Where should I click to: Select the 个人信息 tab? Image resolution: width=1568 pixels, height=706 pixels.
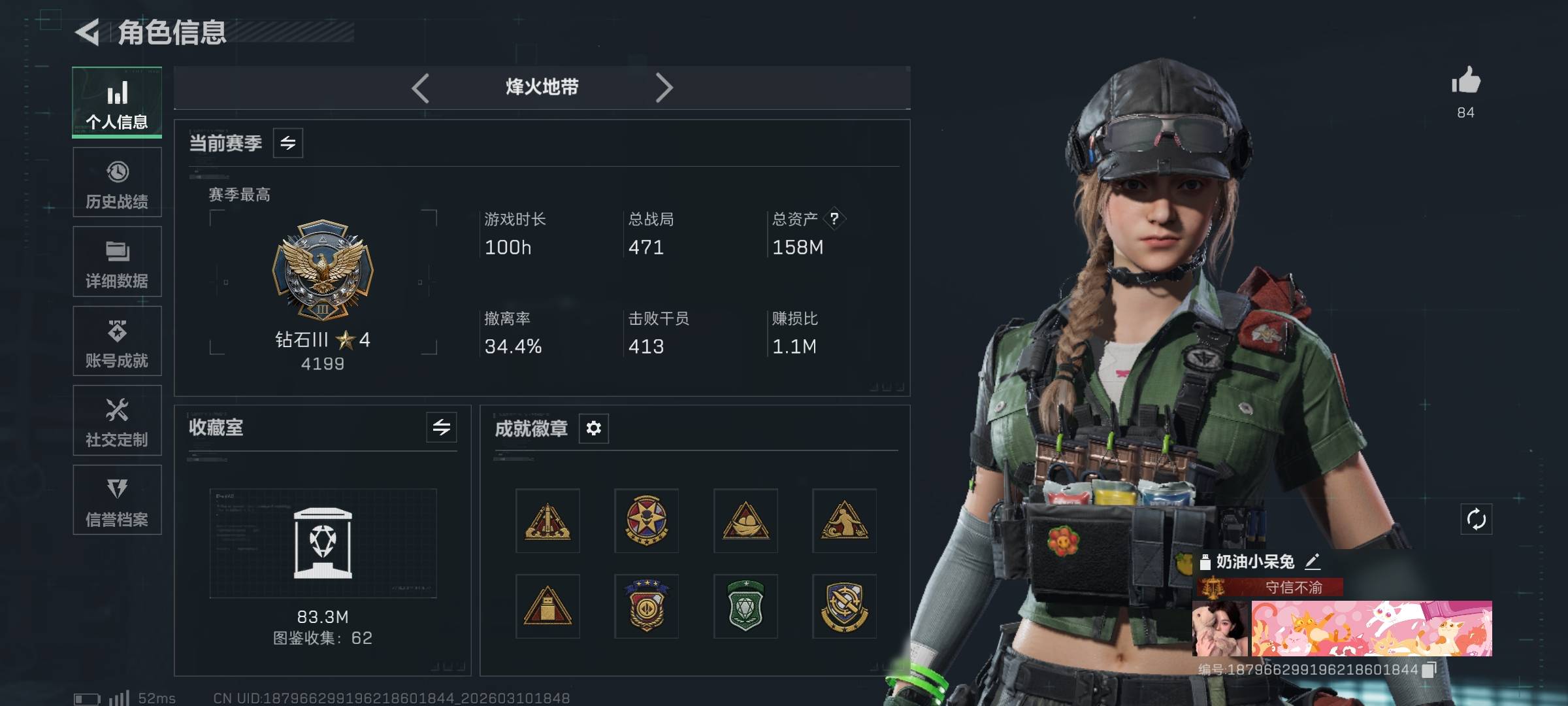[x=117, y=103]
